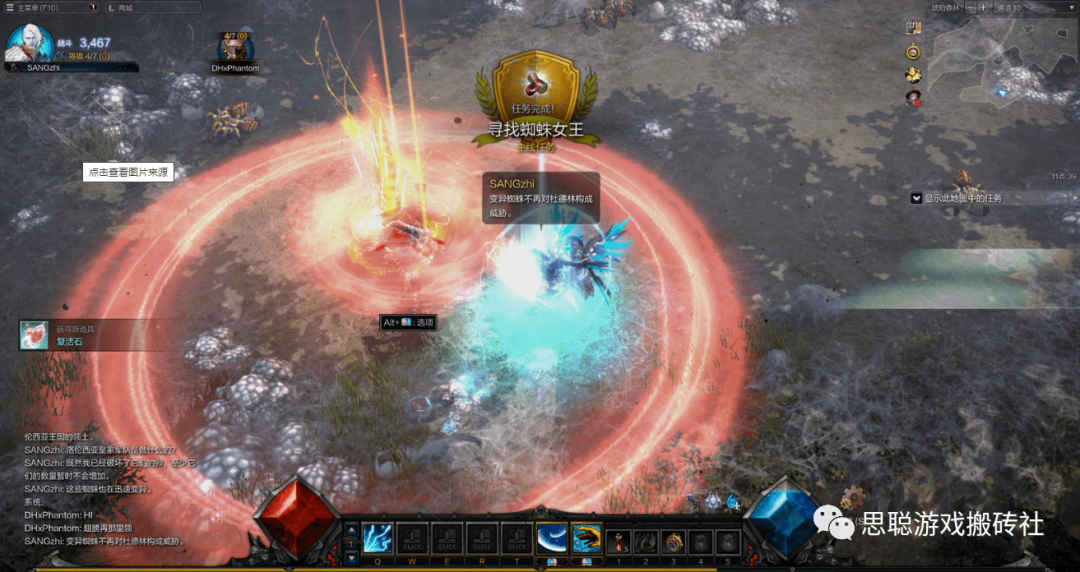Use the crescent moon slash skill

click(551, 538)
